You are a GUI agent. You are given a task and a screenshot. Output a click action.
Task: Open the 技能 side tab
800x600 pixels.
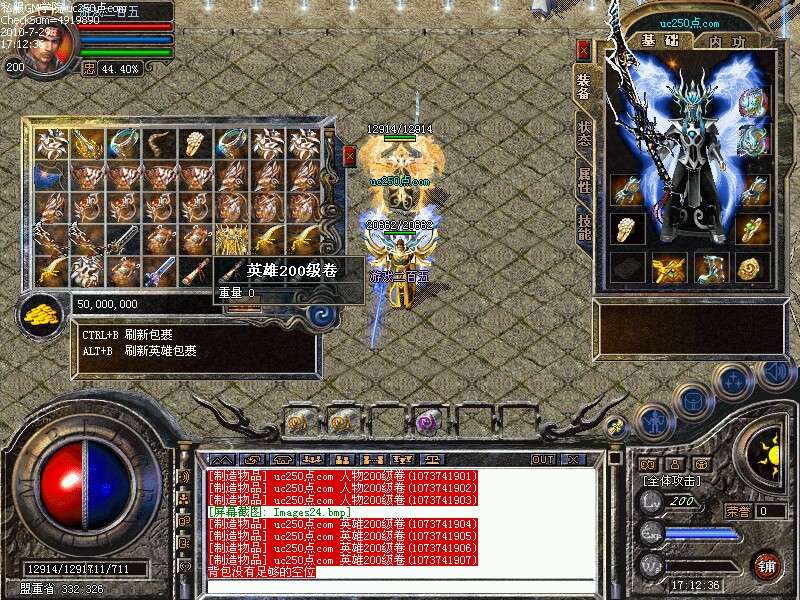[584, 229]
